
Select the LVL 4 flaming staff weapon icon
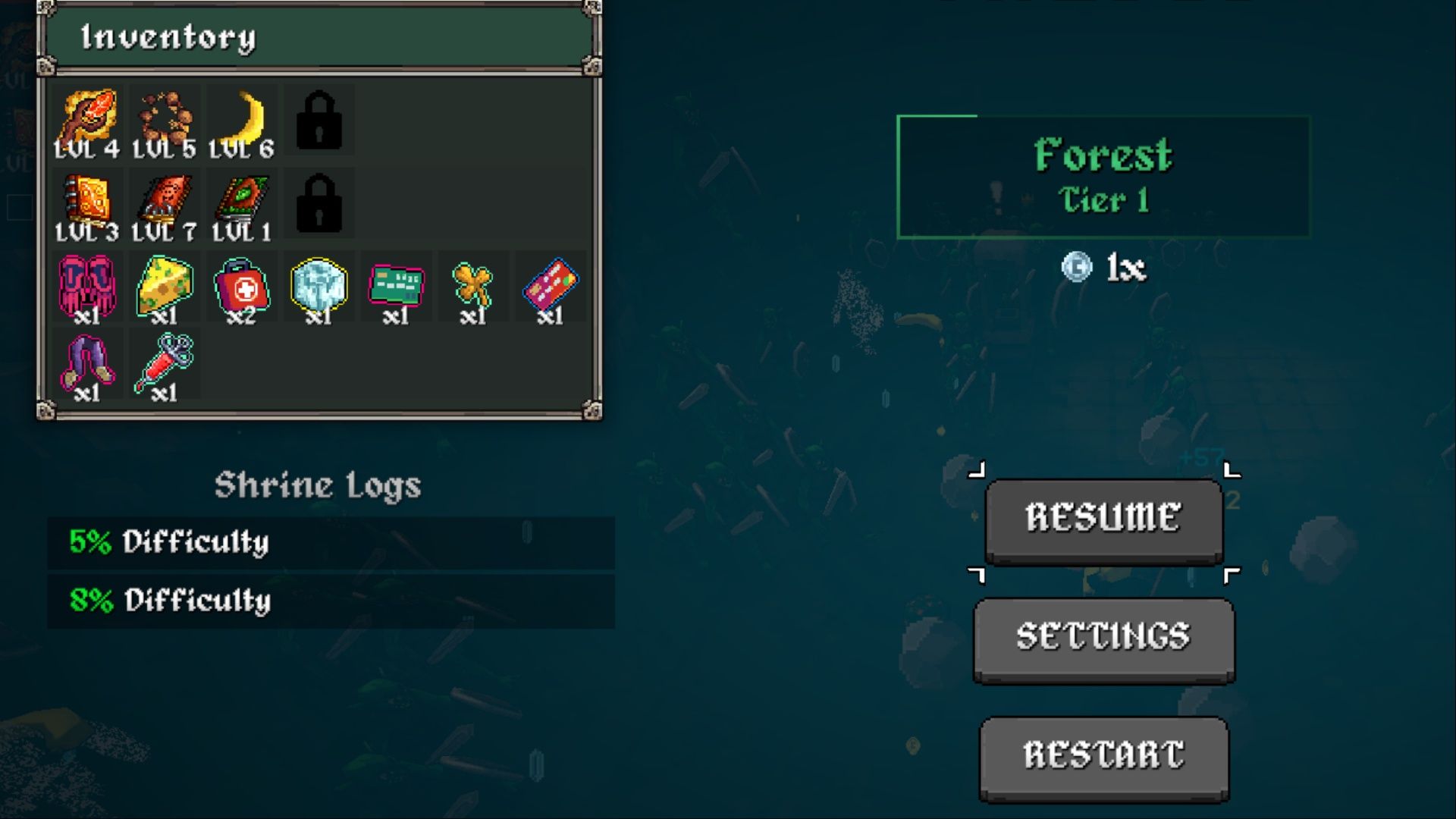88,118
